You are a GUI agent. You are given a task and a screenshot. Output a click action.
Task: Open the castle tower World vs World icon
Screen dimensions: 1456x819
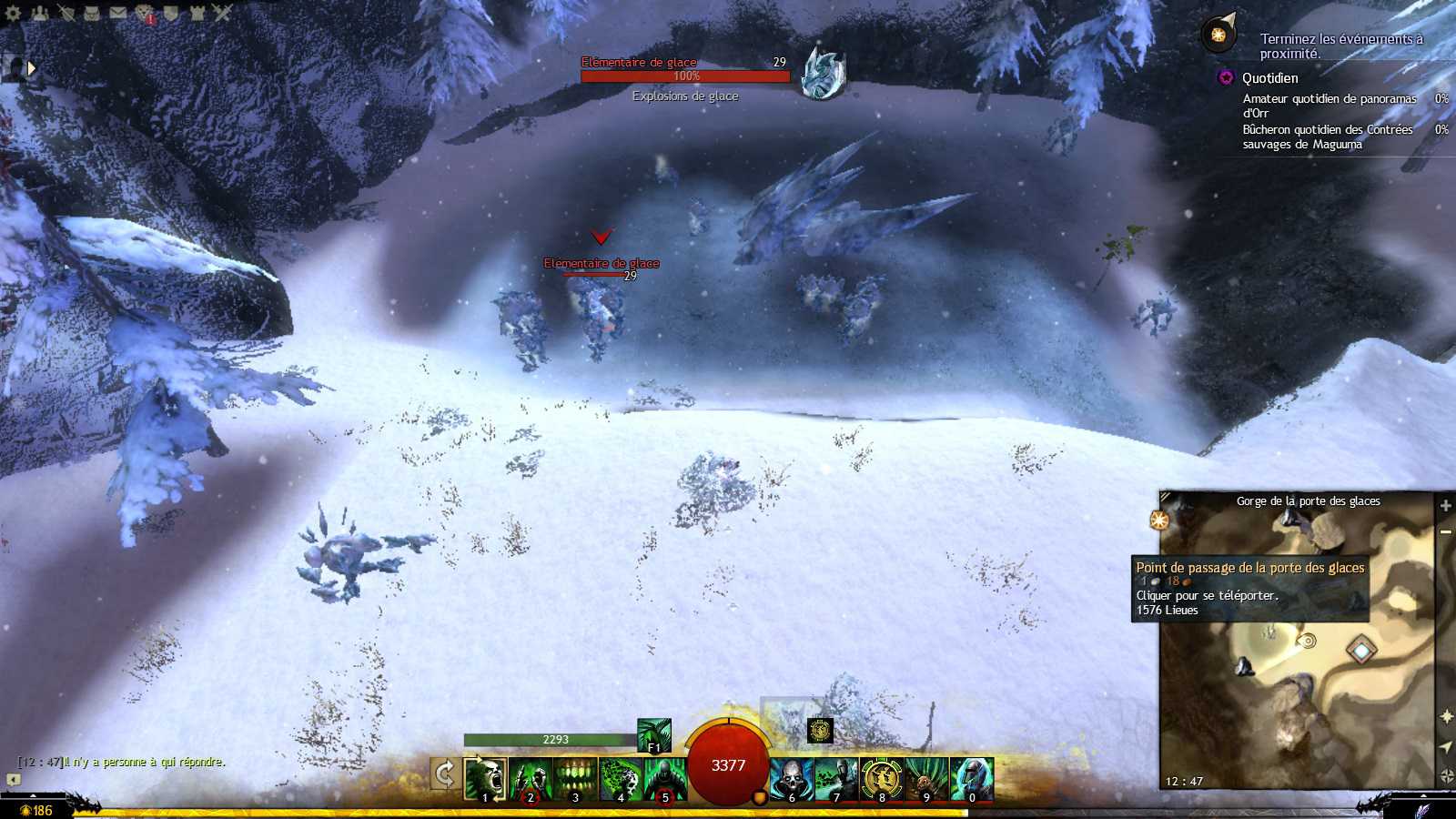tap(197, 13)
